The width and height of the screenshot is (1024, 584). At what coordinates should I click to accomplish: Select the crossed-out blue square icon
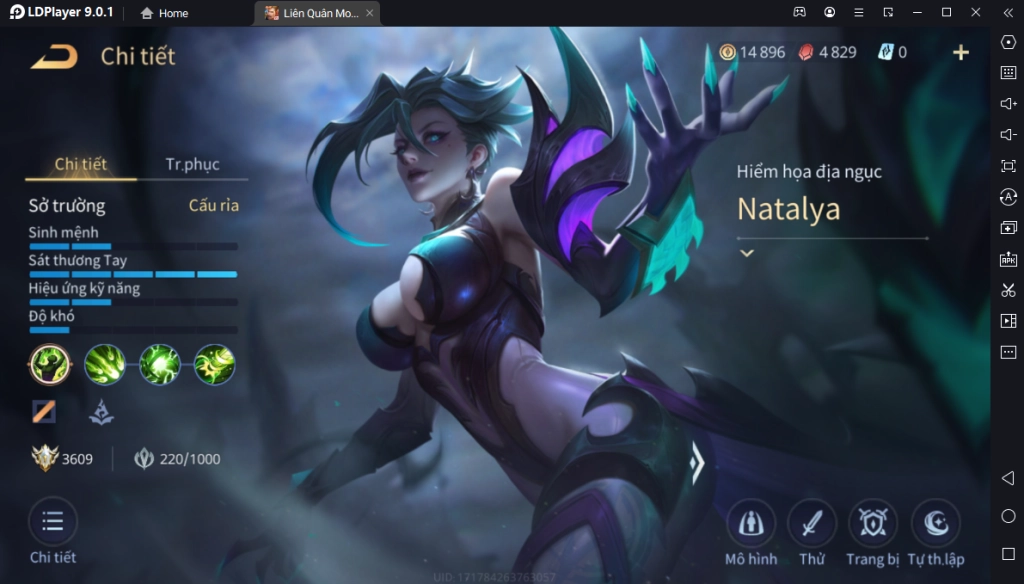[43, 410]
